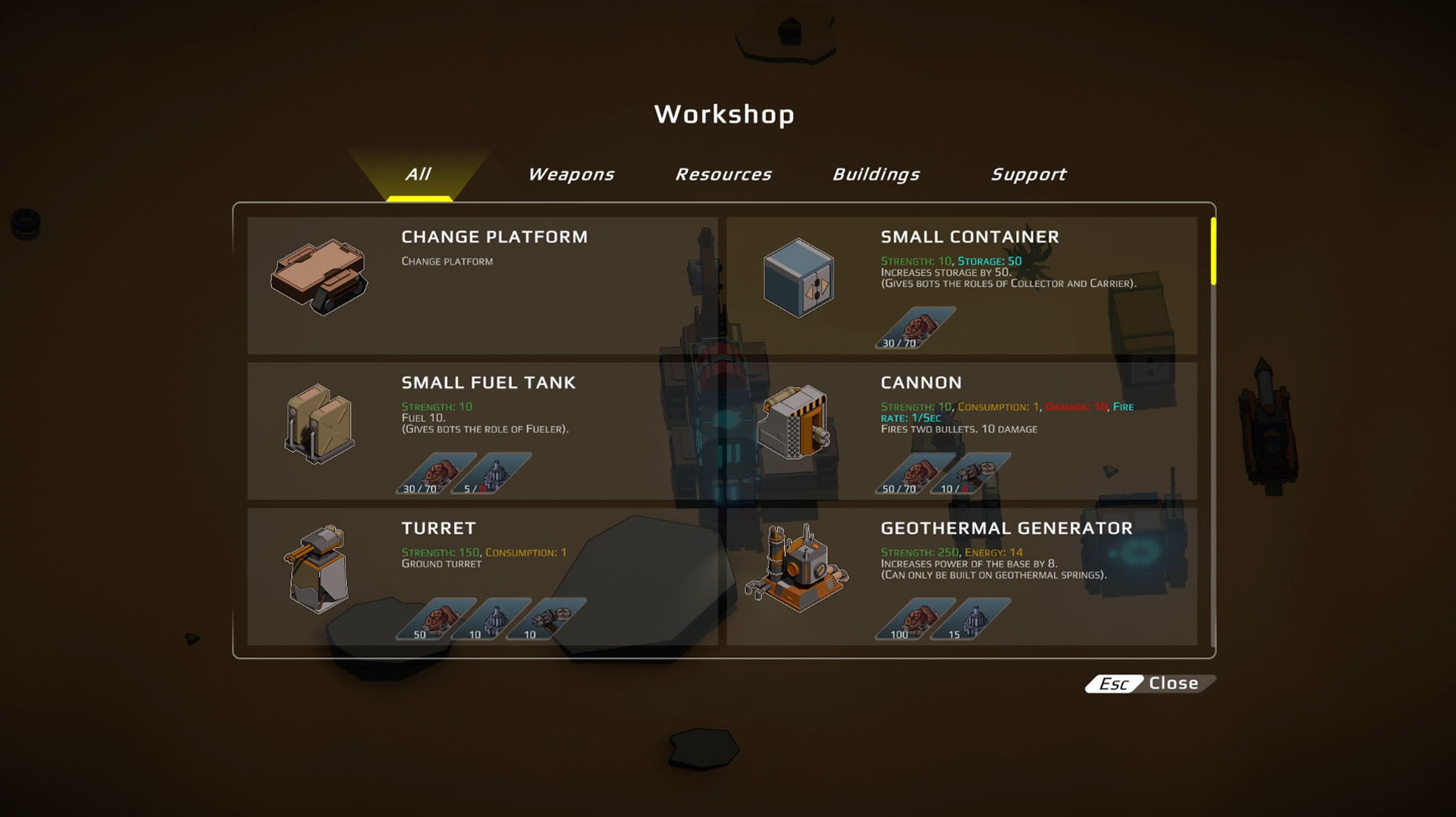Switch to the Buildings tab
1456x817 pixels.
click(x=877, y=174)
